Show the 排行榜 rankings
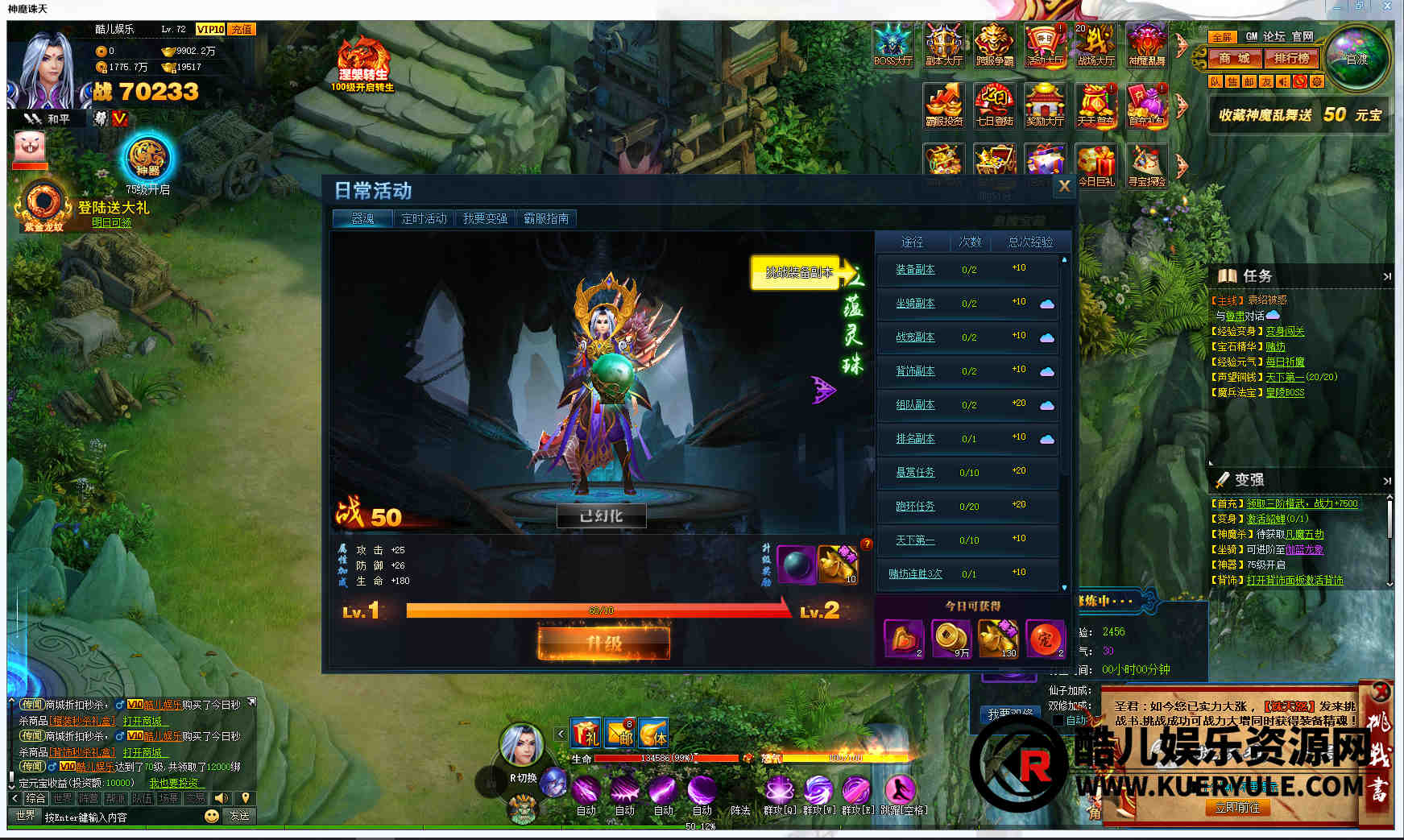The height and width of the screenshot is (840, 1404). click(1291, 58)
